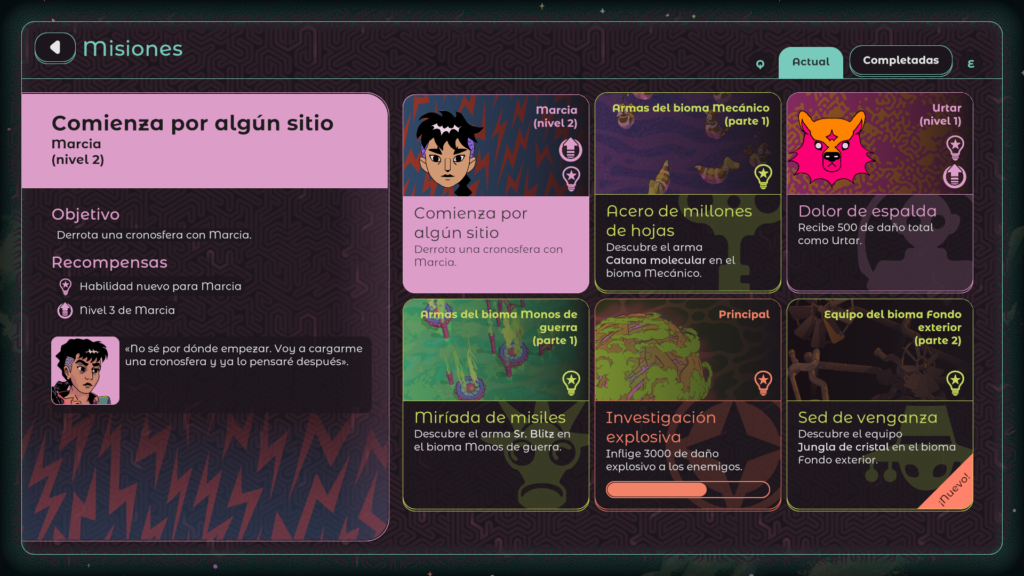Select the Comienza por algún sitio mission card
This screenshot has width=1024, height=576.
(x=496, y=193)
